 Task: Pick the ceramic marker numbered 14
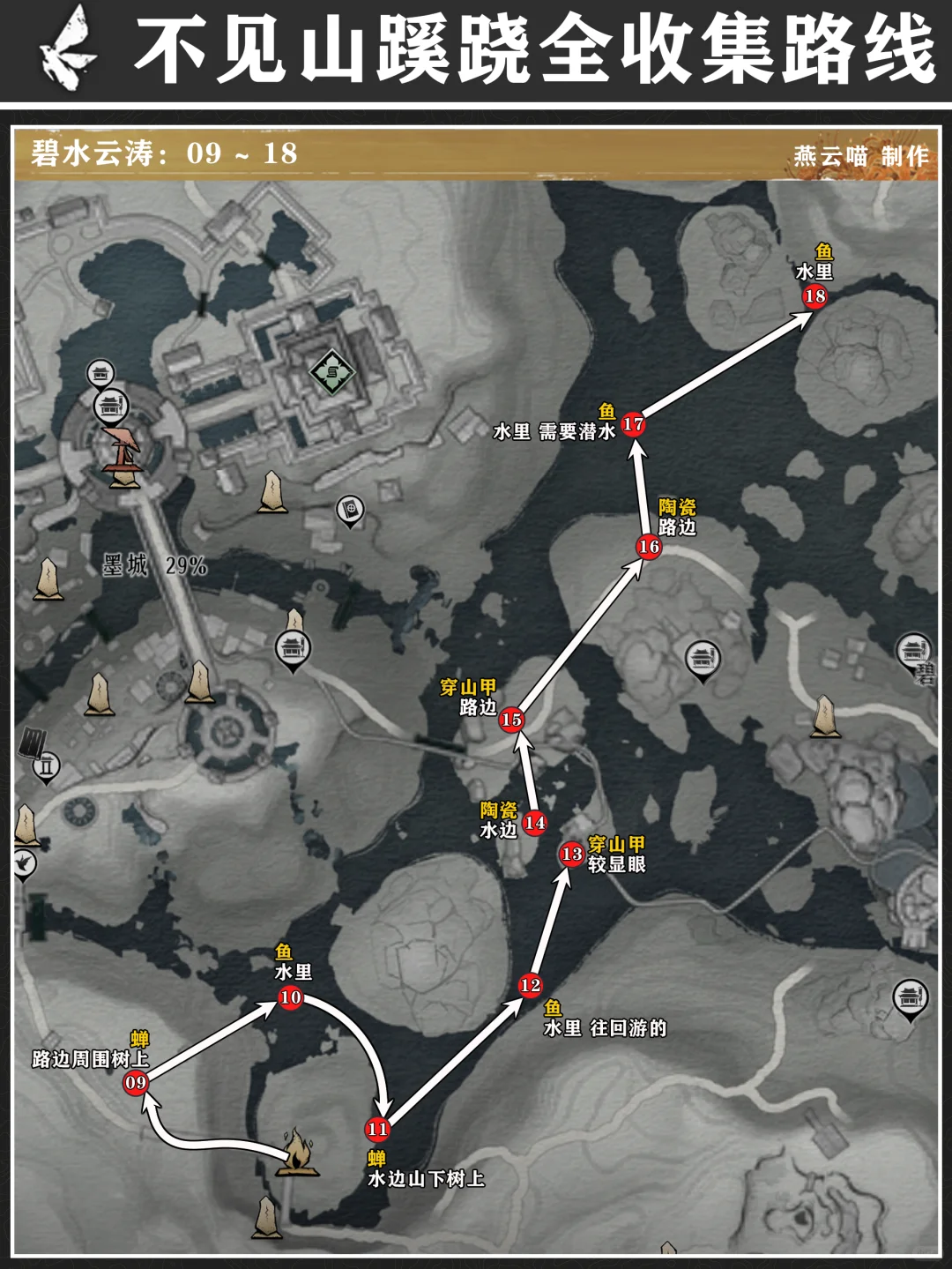pyautogui.click(x=534, y=823)
